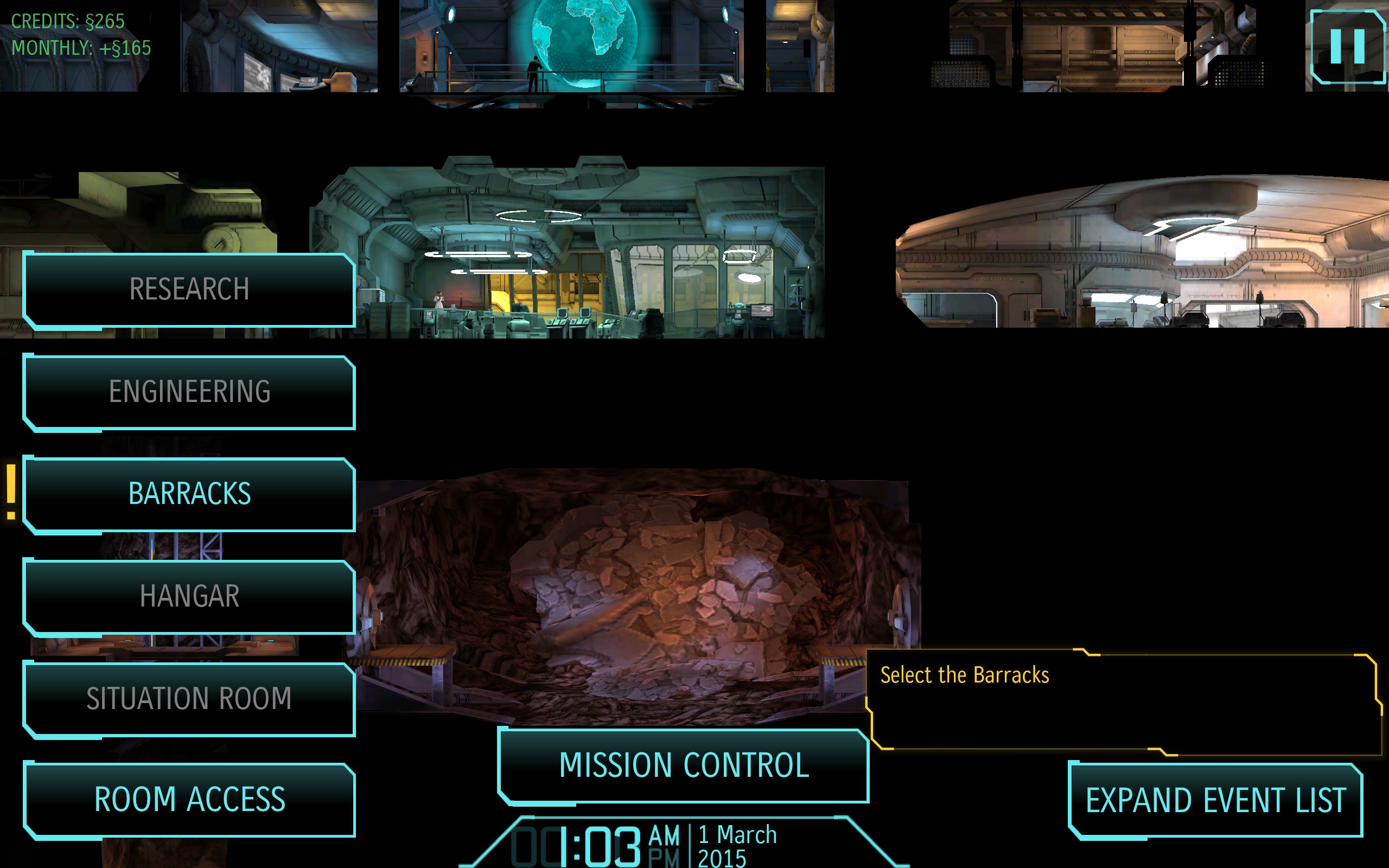Go to the Engineering section
The image size is (1389, 868).
point(189,392)
